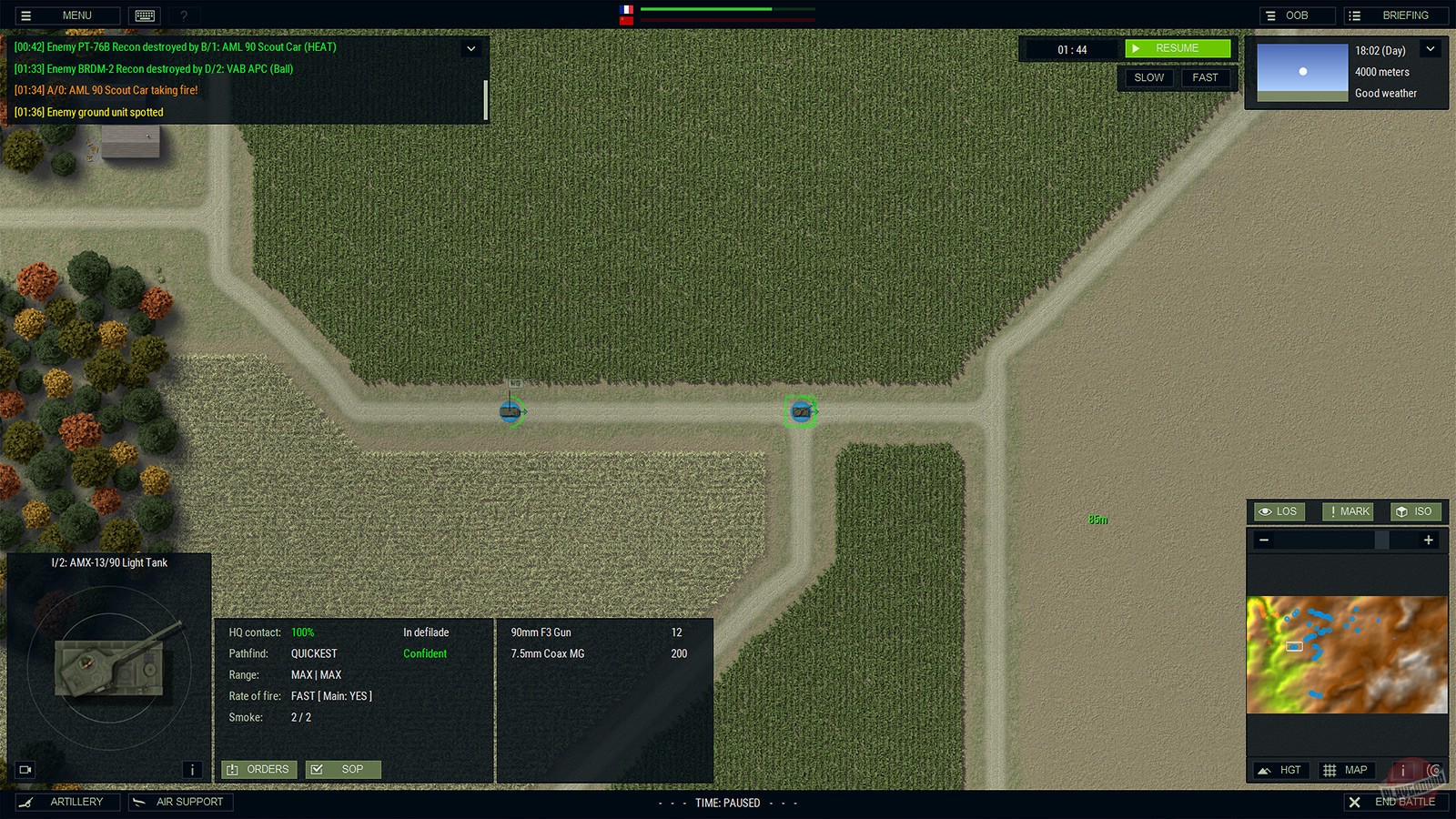Toggle the MAP grid overlay on minimap
Screen dimensions: 1456x819
point(1346,769)
